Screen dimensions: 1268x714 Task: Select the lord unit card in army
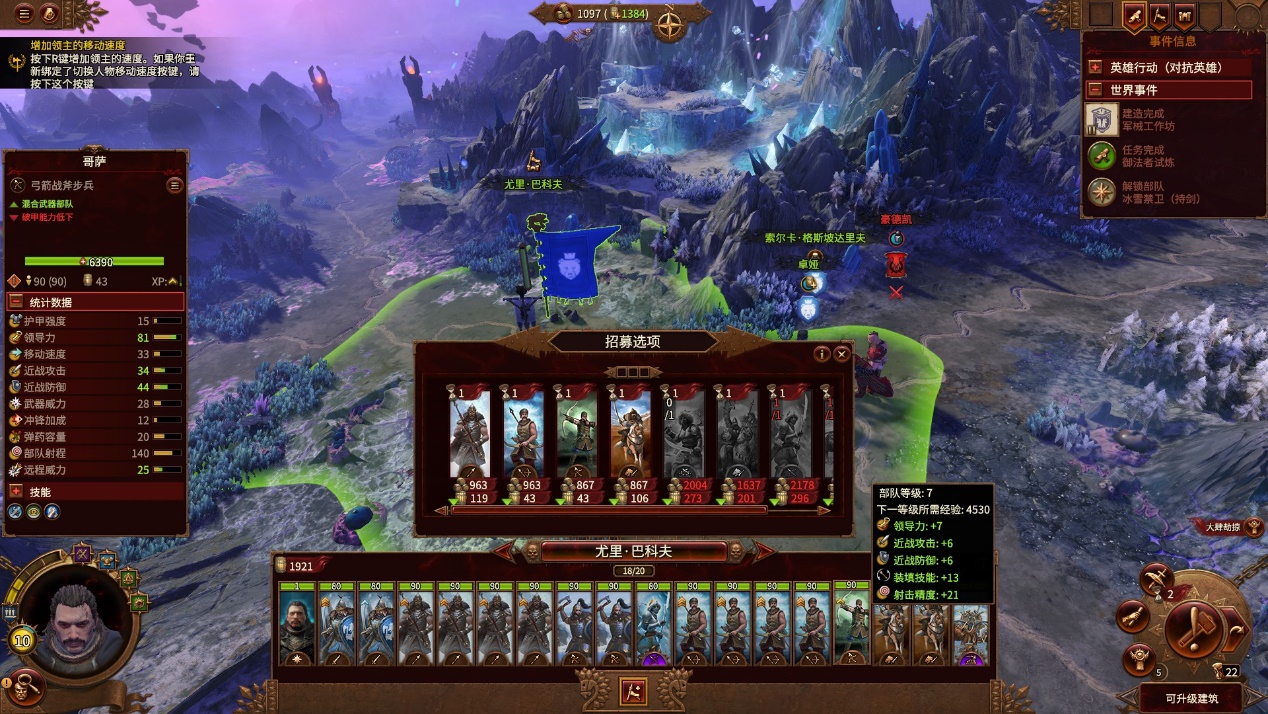click(x=297, y=626)
